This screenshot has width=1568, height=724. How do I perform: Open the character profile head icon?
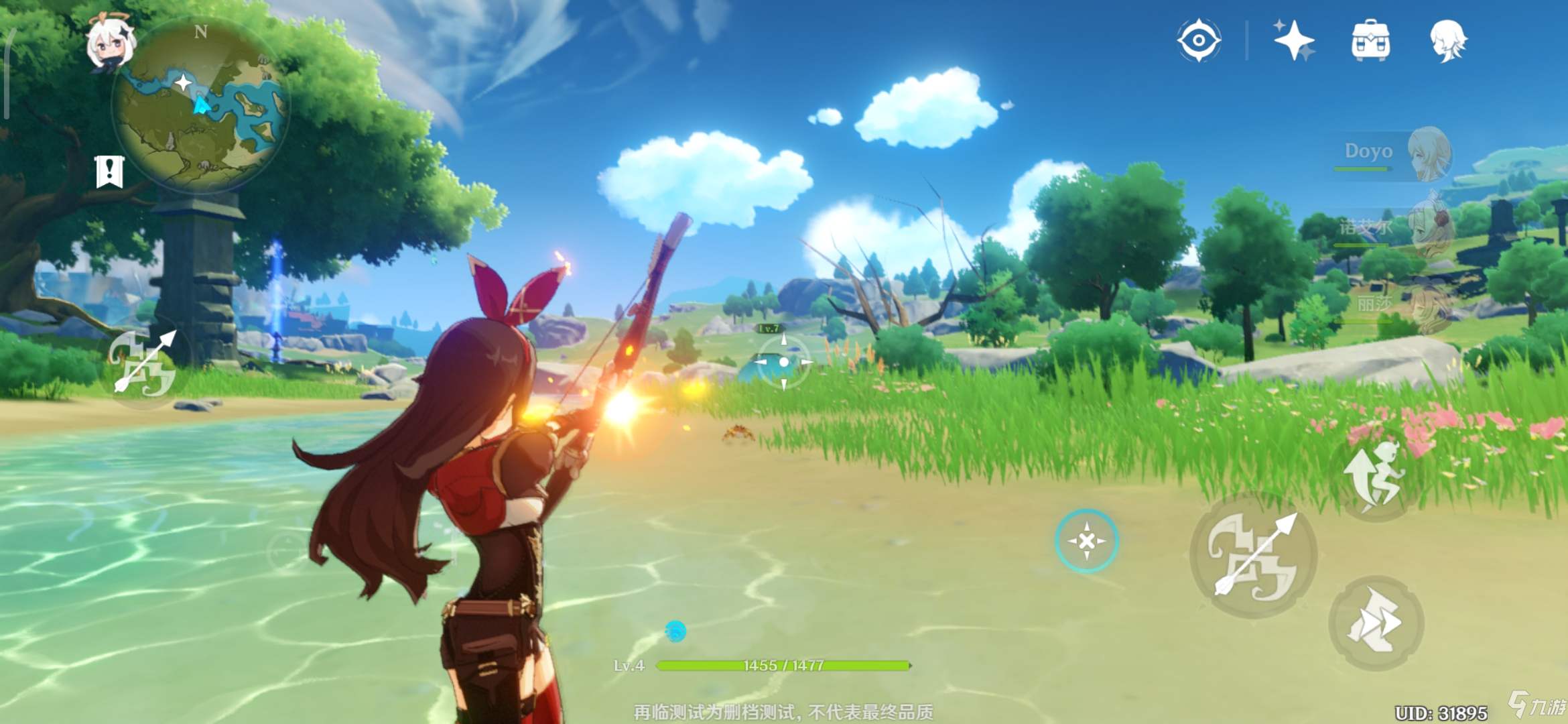1448,40
